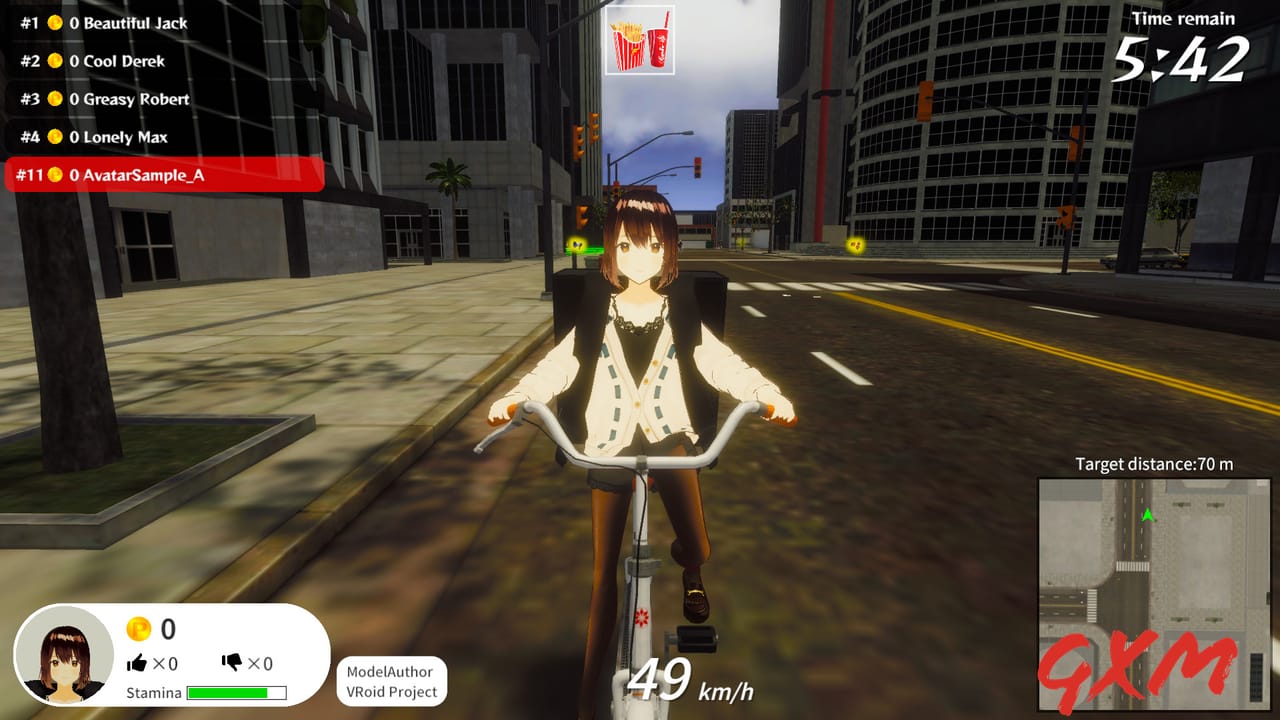The image size is (1280, 720).
Task: Click the ModelAuthor VRoid Project credit
Action: point(392,678)
